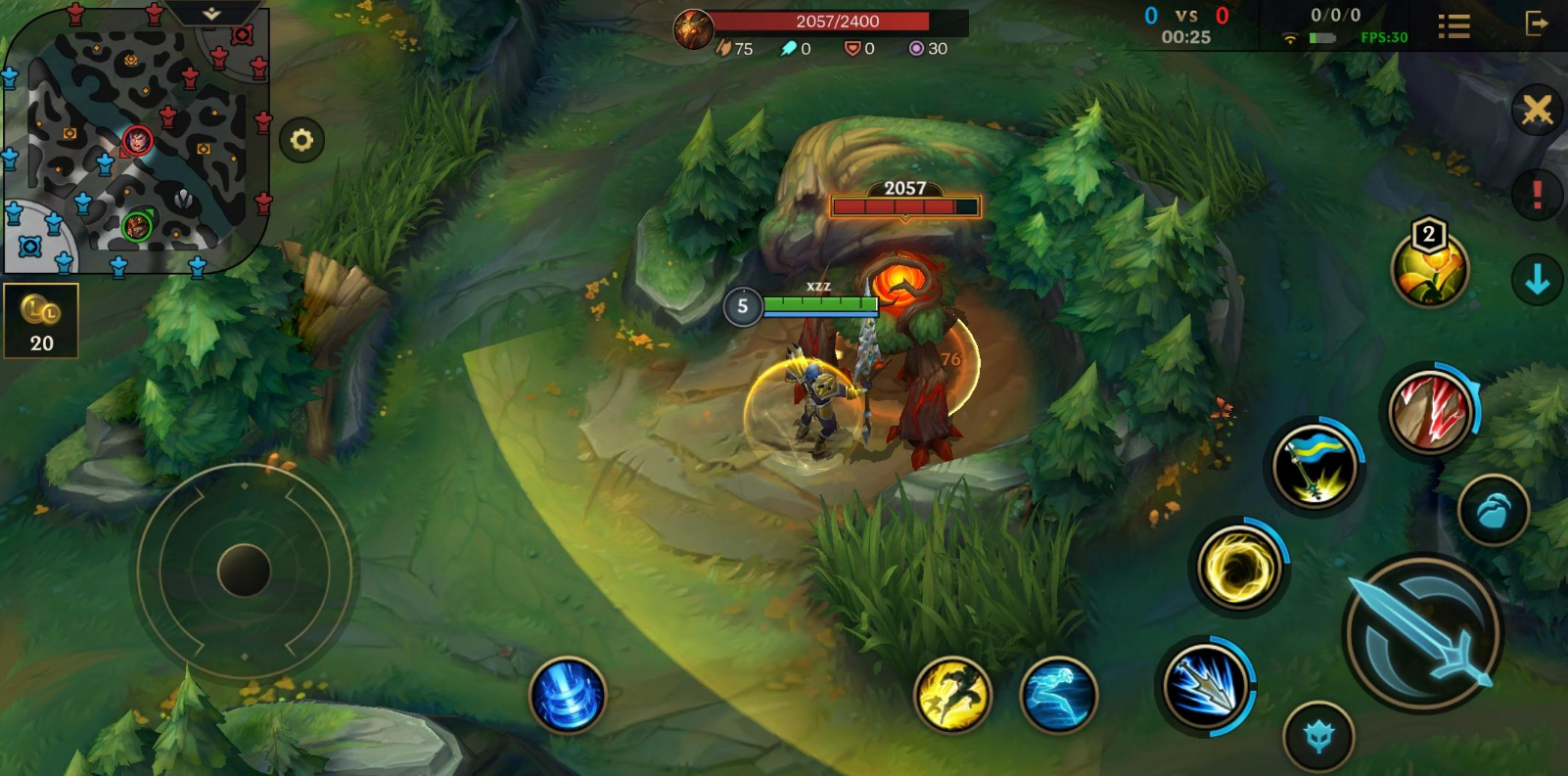The image size is (1568, 776).
Task: Tap the blue crest button below attack
Action: (1318, 736)
